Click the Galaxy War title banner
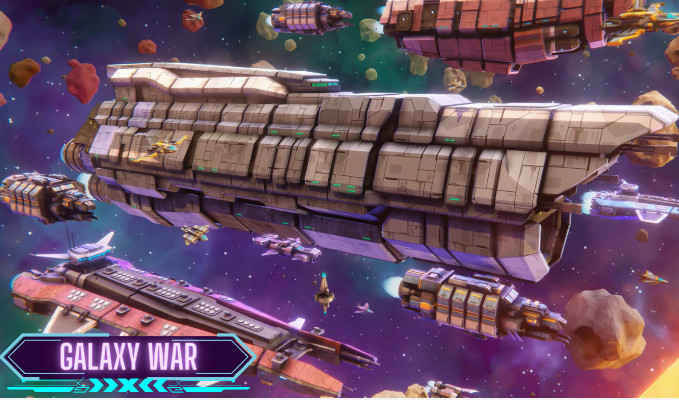 (x=127, y=356)
